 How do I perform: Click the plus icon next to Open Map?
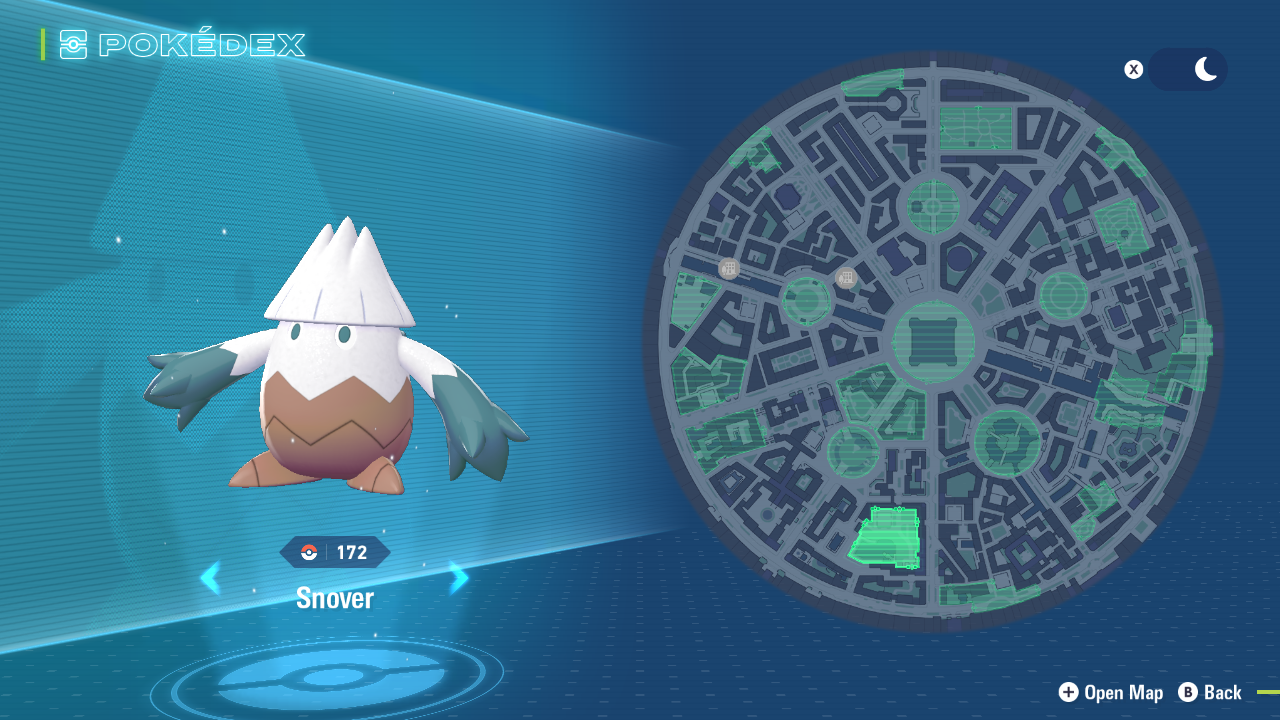pyautogui.click(x=1069, y=692)
